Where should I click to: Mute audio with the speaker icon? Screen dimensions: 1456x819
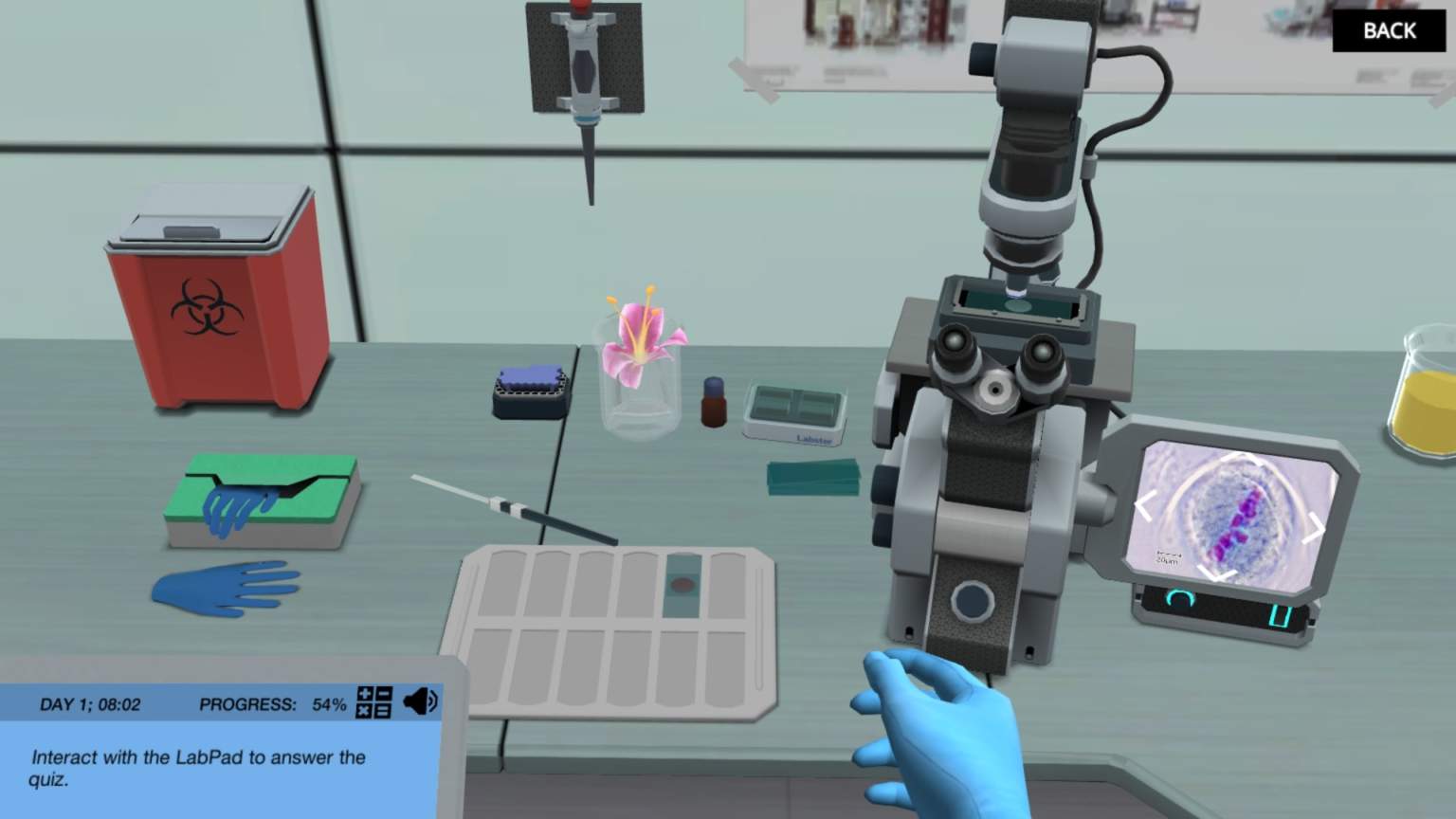click(x=420, y=703)
